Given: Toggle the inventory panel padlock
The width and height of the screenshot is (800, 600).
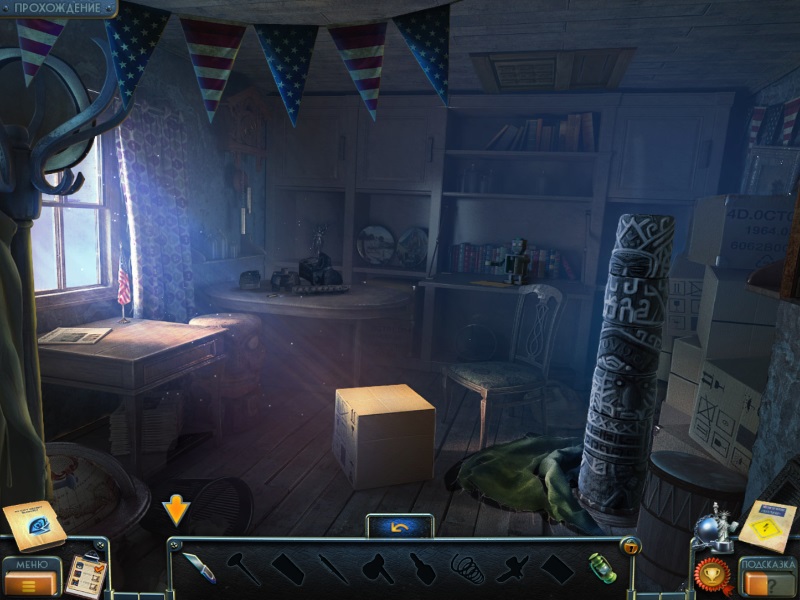Looking at the screenshot, I should pos(630,546).
